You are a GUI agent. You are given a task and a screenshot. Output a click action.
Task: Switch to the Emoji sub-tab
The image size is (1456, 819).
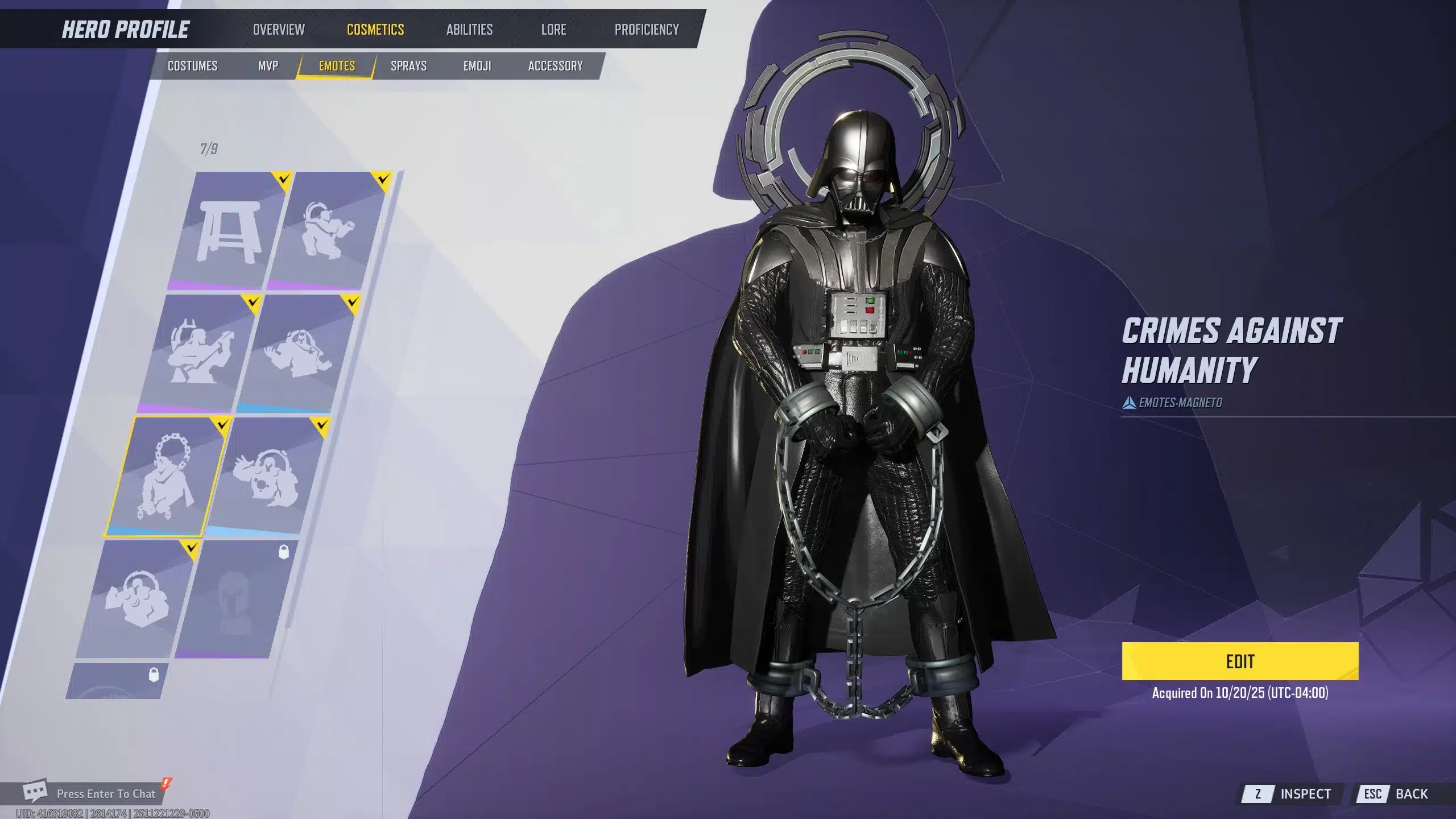(x=477, y=66)
